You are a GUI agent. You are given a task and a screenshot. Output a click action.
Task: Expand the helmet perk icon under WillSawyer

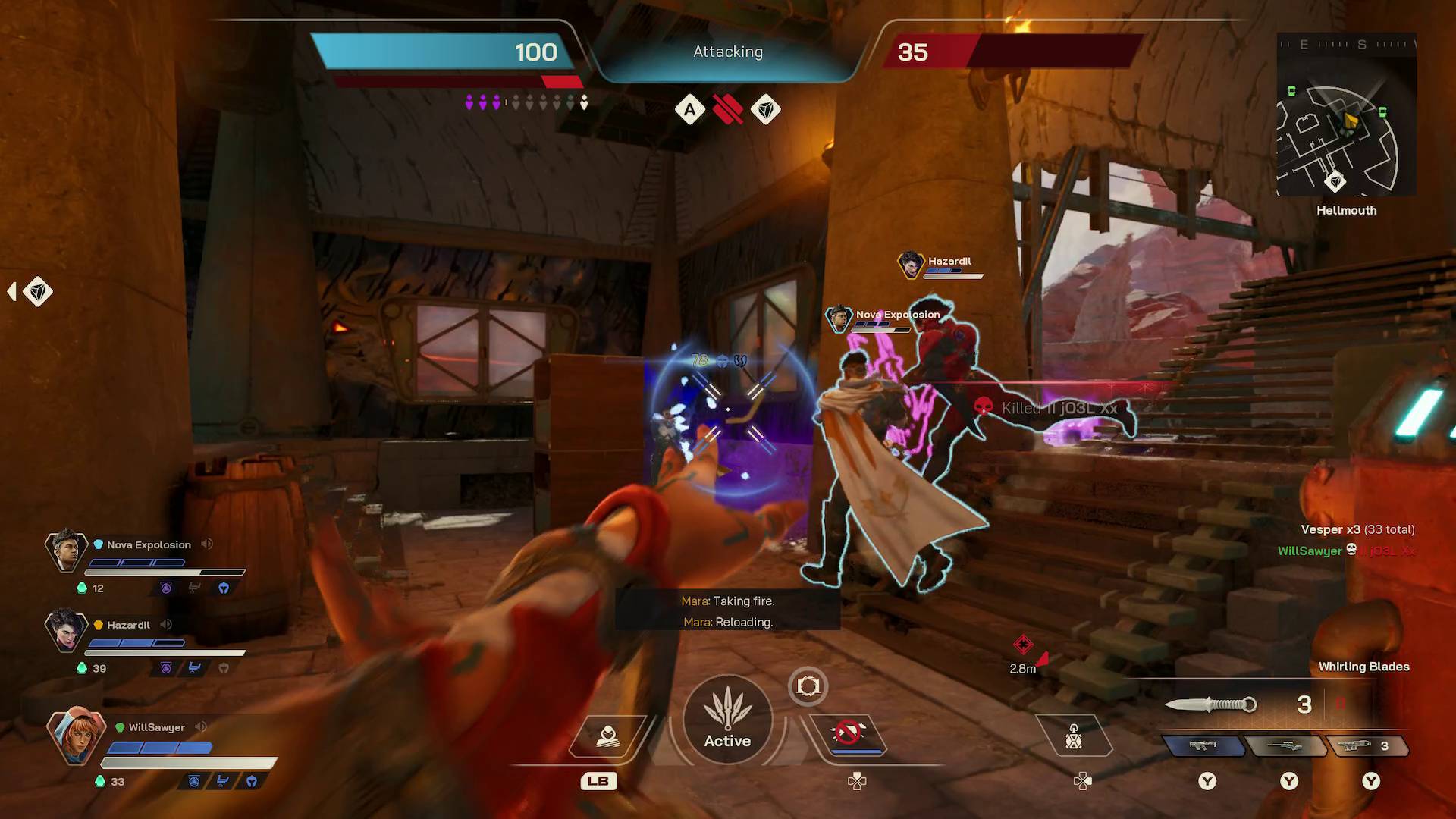(250, 780)
